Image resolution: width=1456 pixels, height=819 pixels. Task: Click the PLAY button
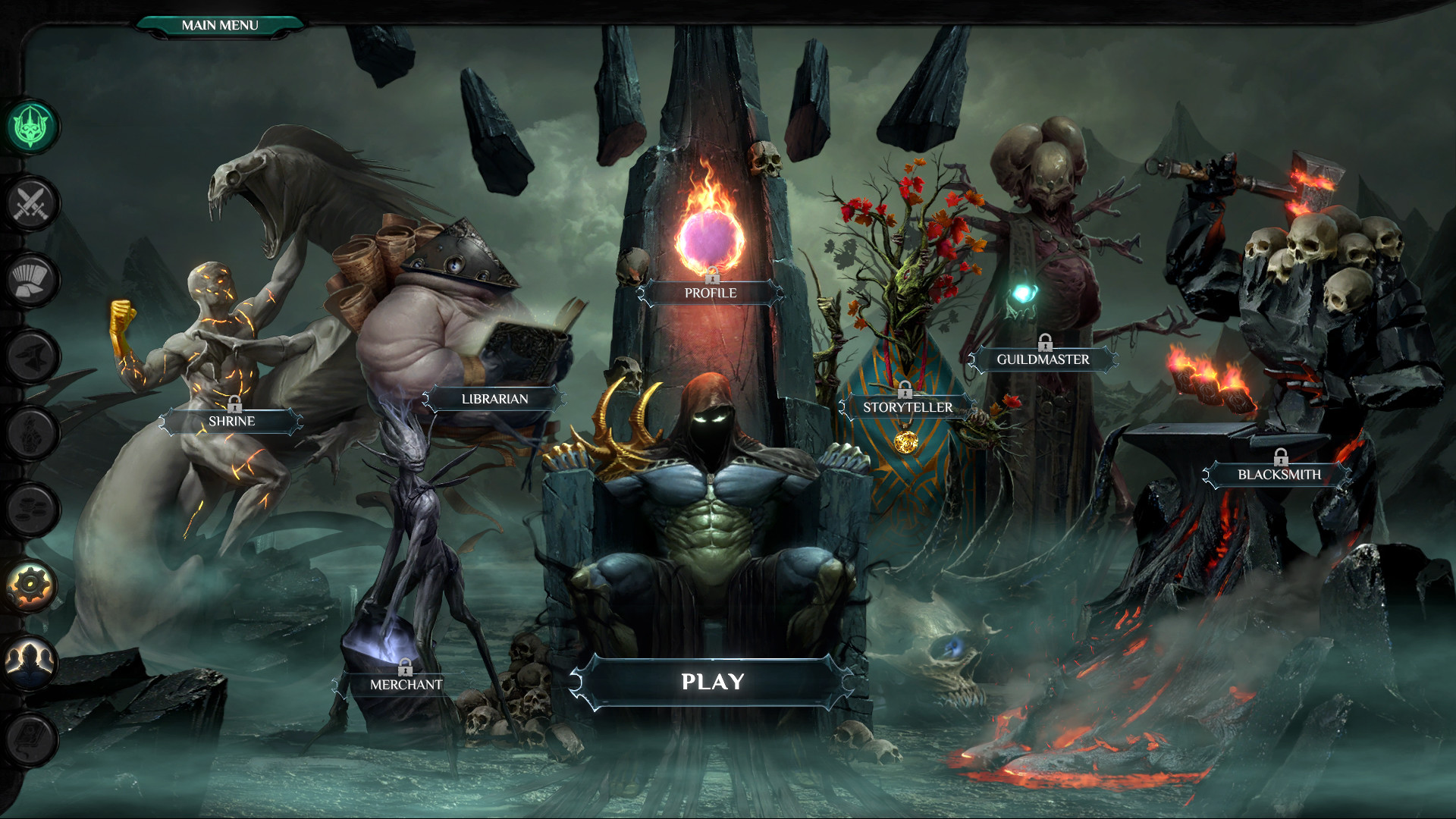[712, 682]
